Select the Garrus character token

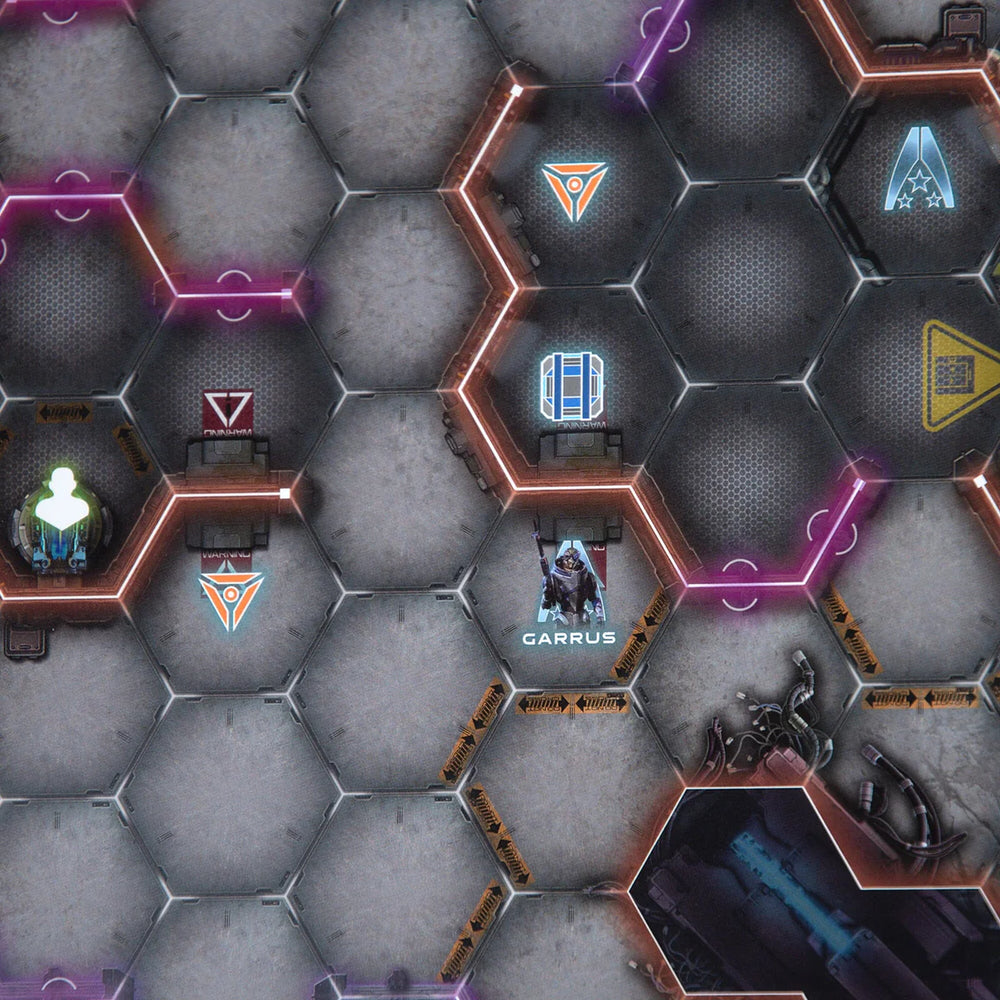click(571, 589)
